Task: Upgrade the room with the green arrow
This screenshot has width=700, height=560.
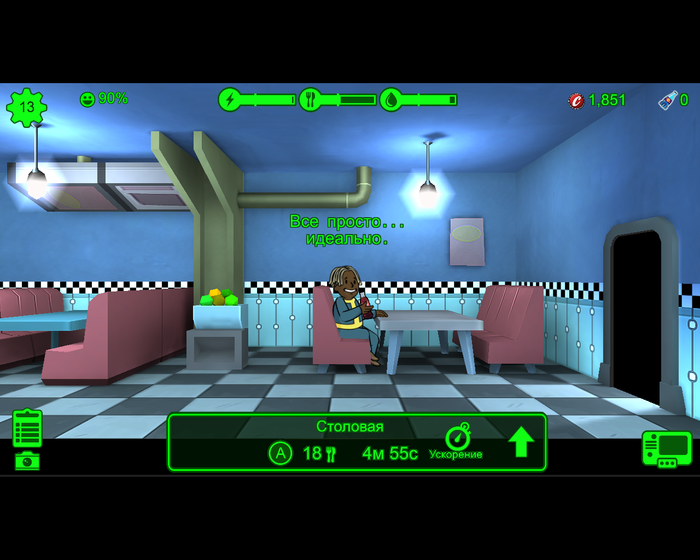Action: coord(521,441)
